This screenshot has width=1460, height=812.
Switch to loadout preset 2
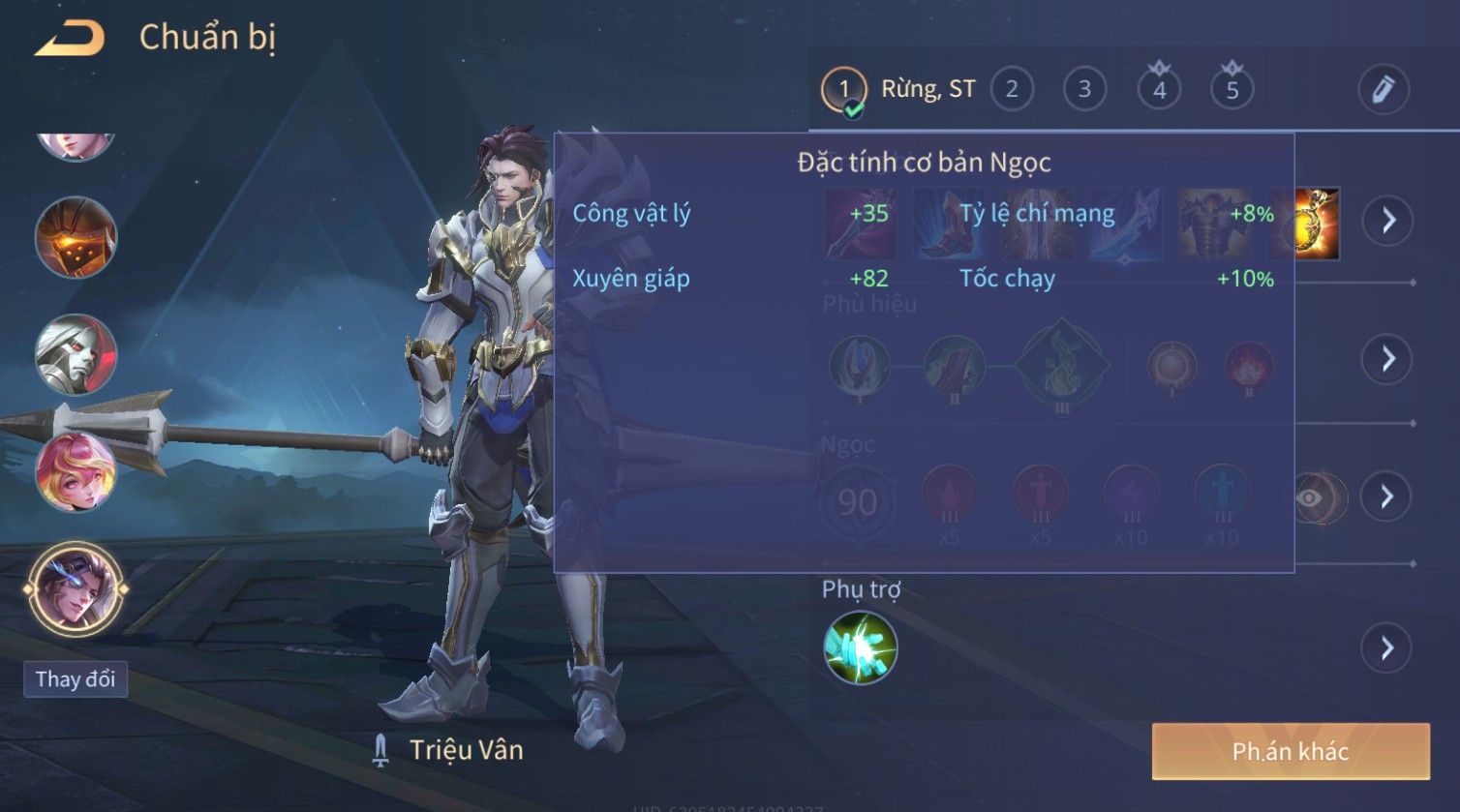click(1012, 90)
